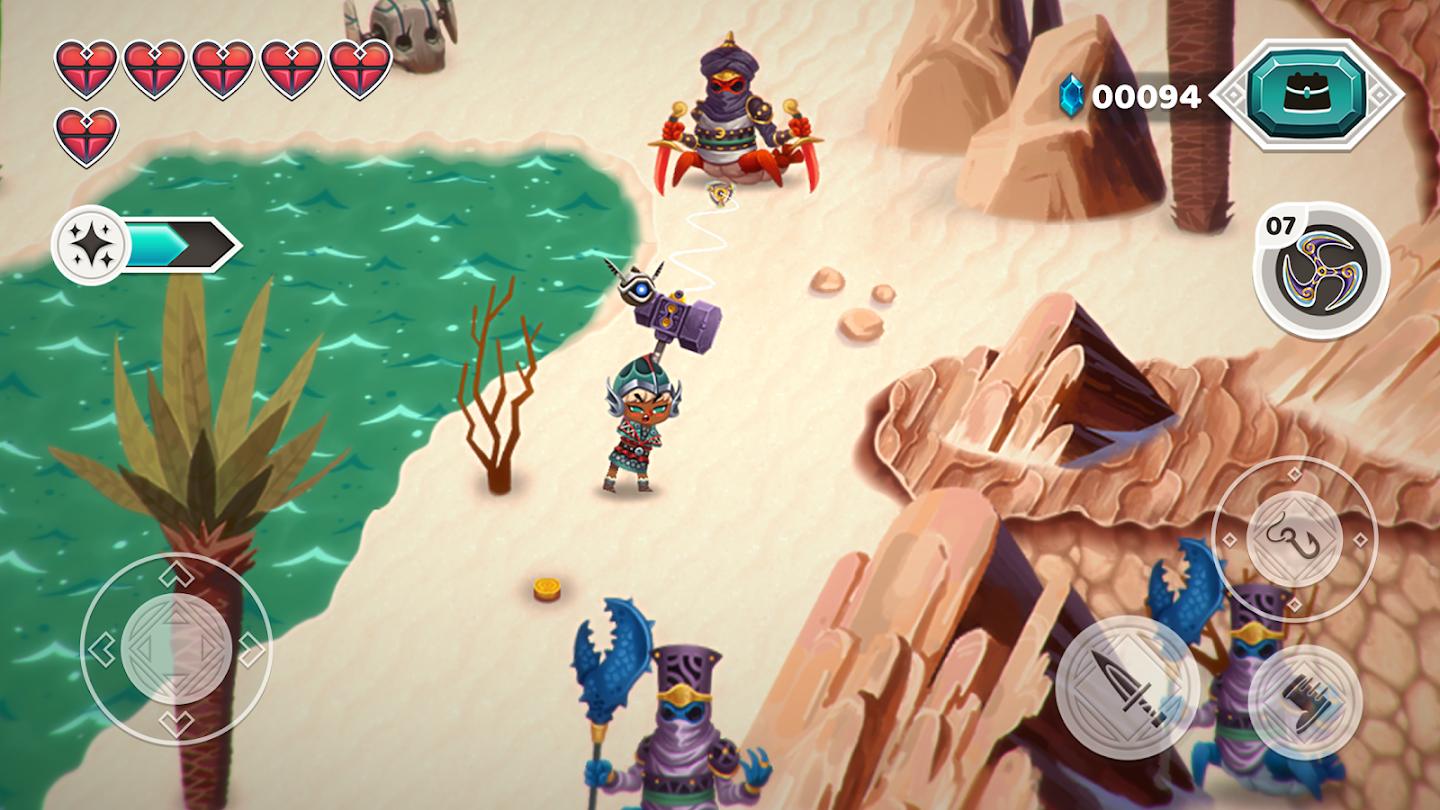This screenshot has width=1440, height=810.
Task: Activate the gauntlet glove action button
Action: click(1305, 700)
